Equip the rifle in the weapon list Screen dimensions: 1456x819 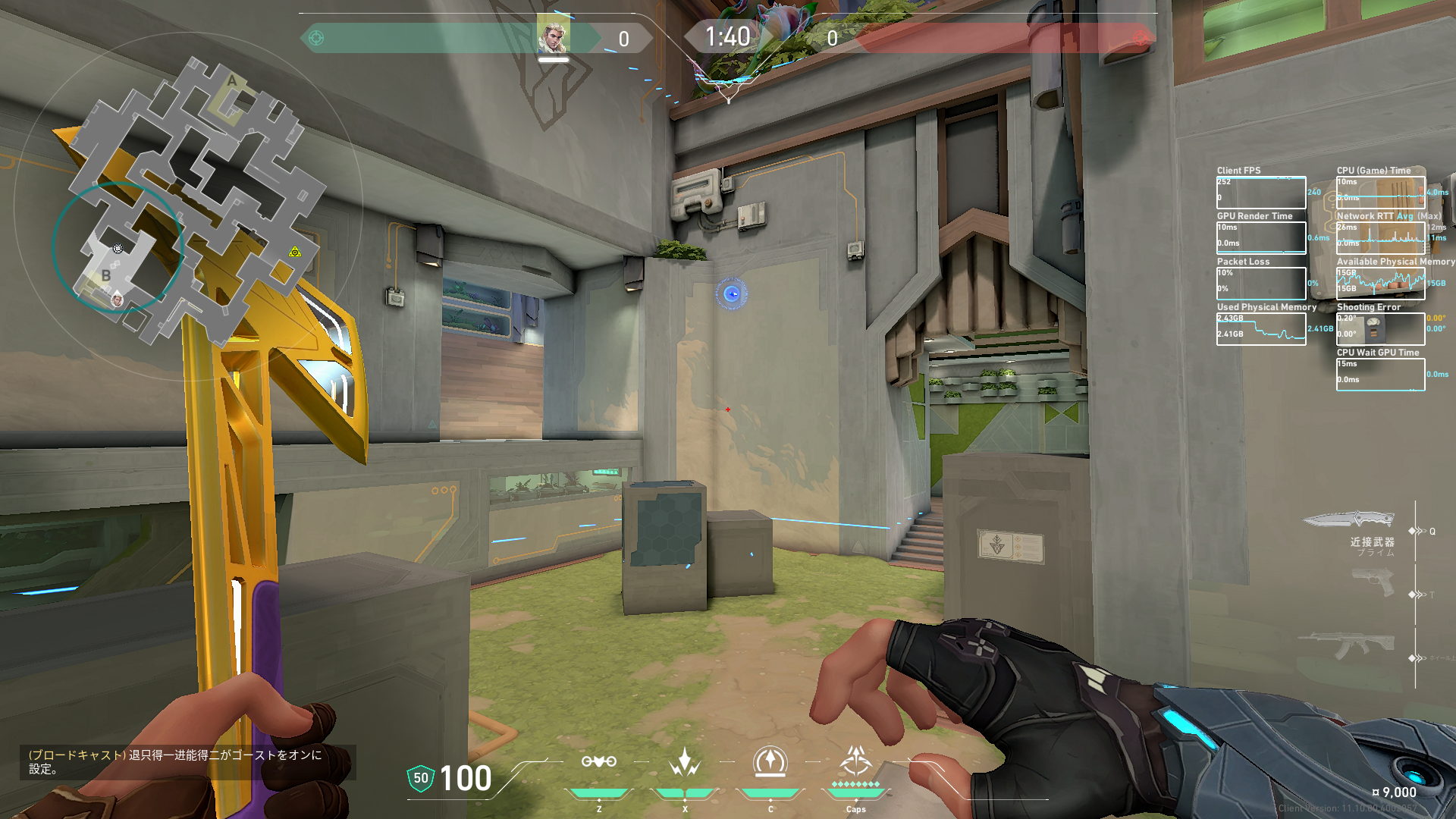[1347, 645]
